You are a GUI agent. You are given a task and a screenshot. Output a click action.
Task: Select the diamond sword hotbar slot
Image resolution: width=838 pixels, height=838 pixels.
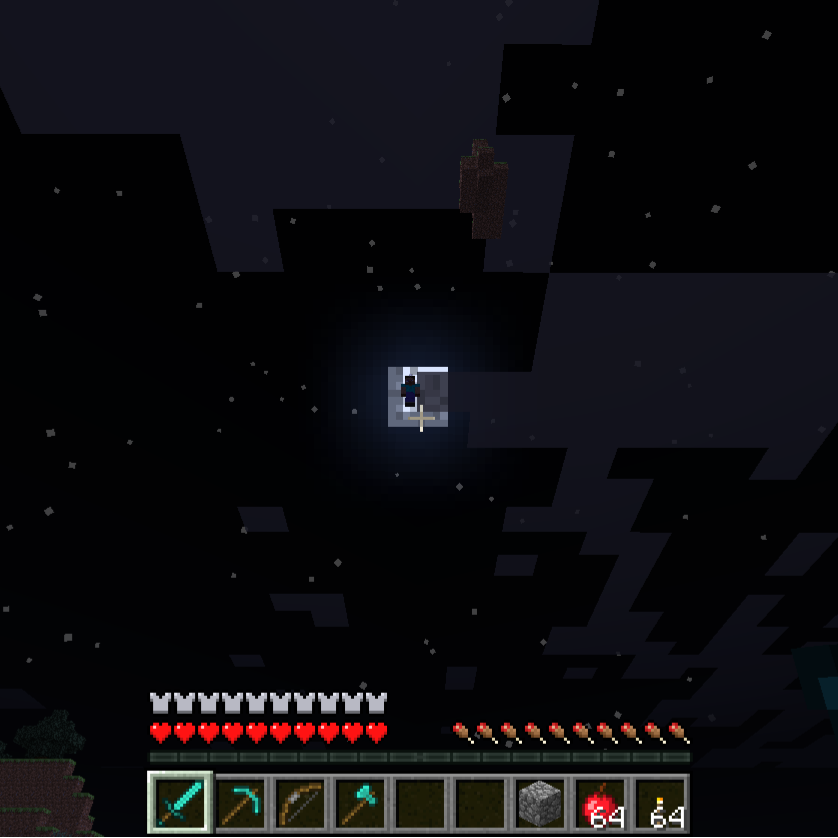coord(180,802)
